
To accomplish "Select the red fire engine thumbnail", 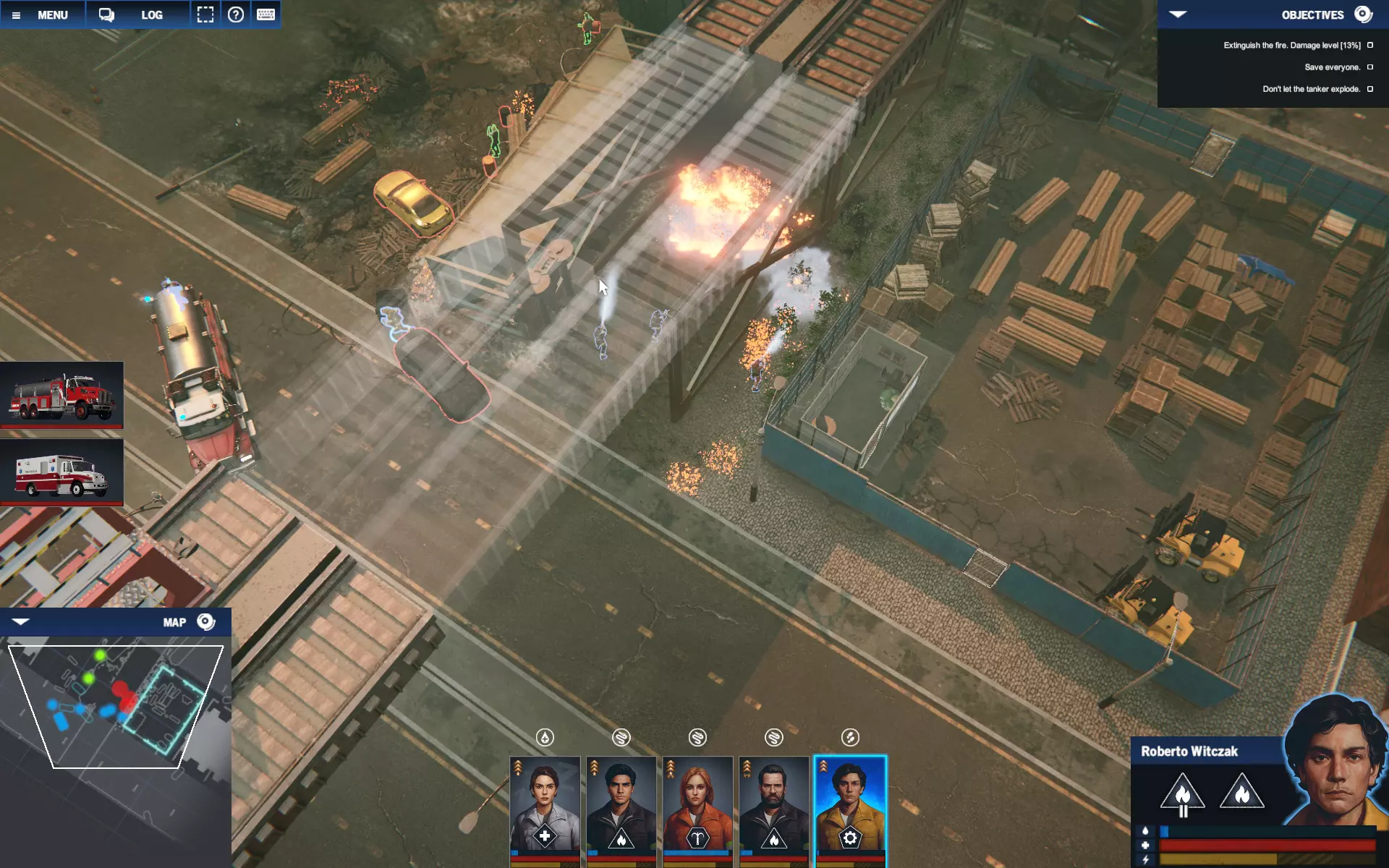I will tap(61, 396).
